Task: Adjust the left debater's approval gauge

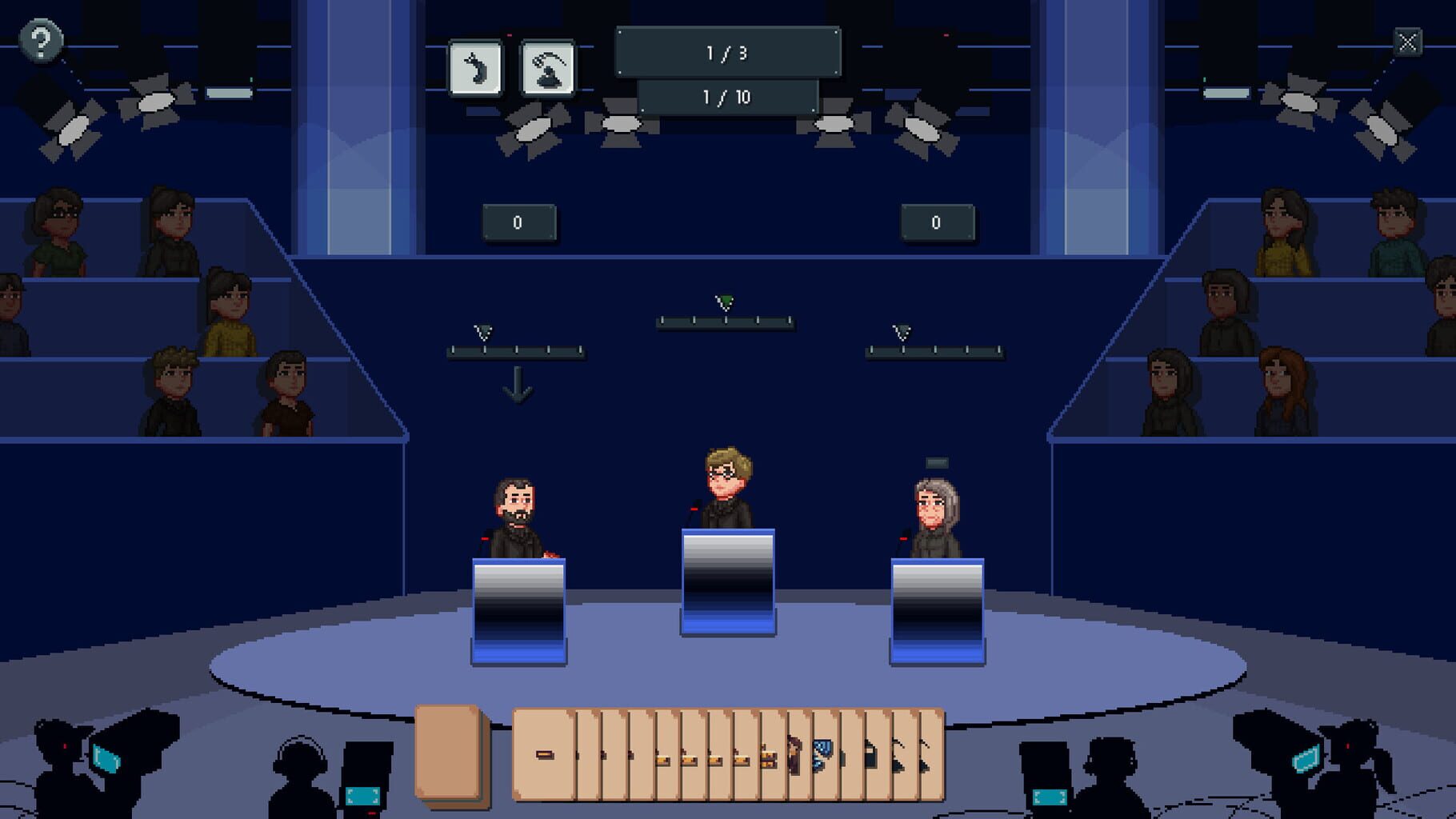Action: click(x=518, y=350)
